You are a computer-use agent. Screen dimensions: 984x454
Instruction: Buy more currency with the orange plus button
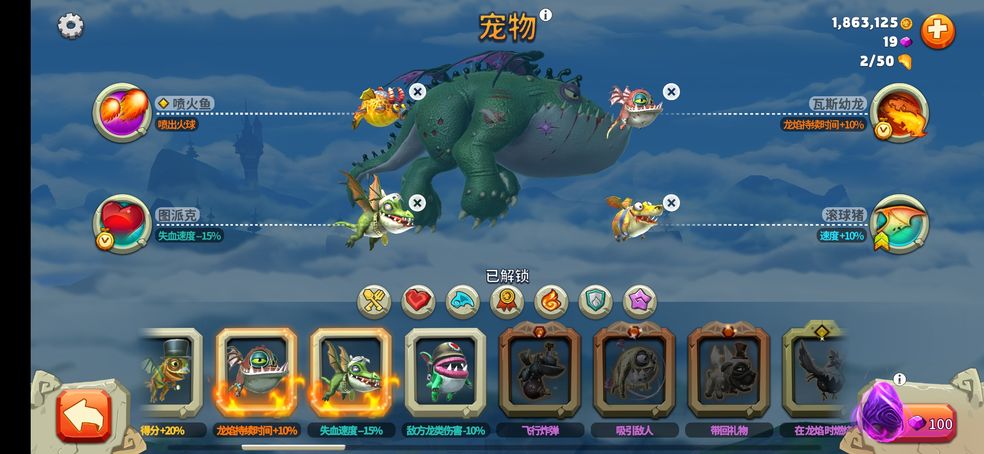click(937, 31)
